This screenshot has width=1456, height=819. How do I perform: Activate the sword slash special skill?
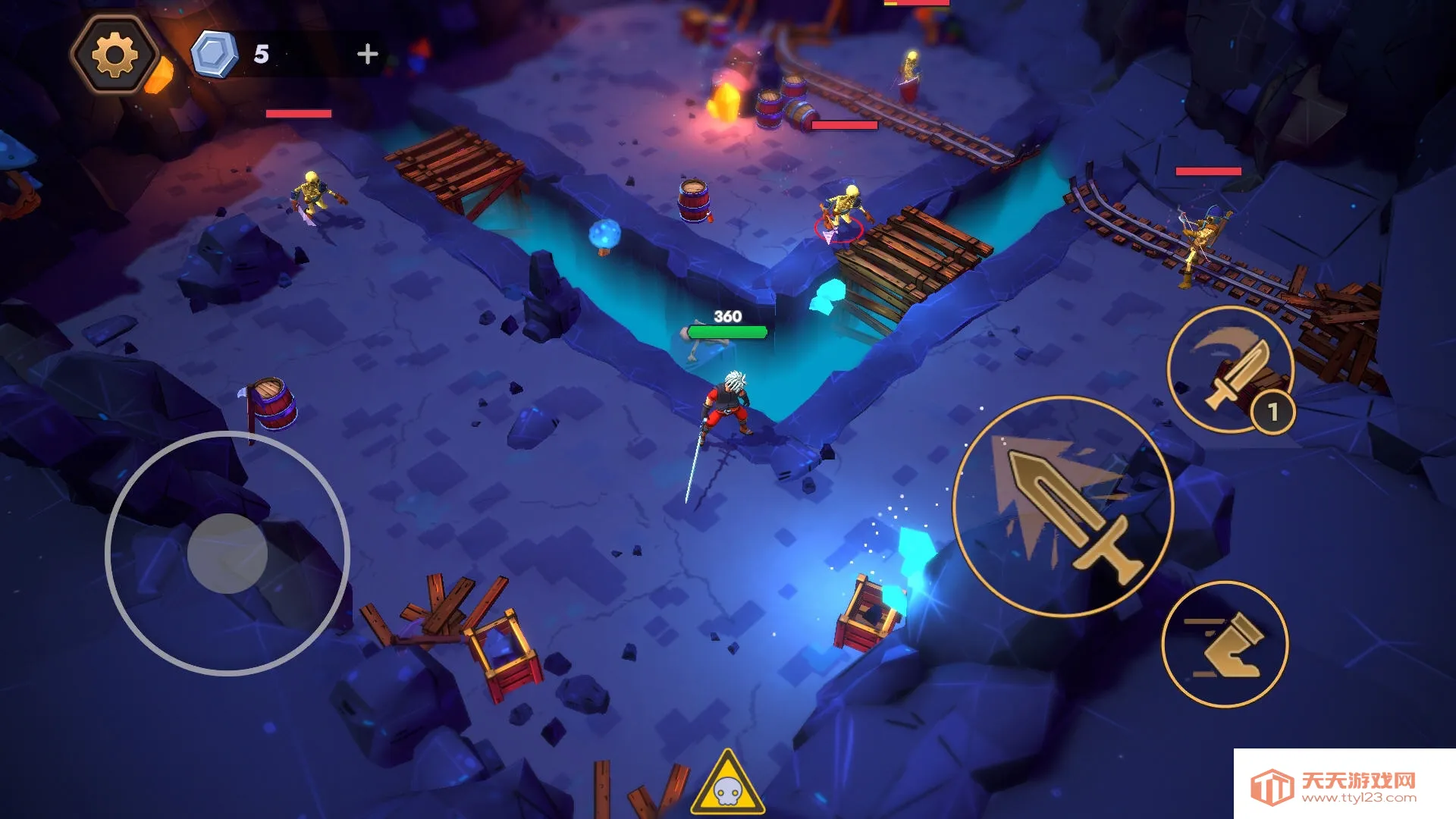coord(1230,369)
